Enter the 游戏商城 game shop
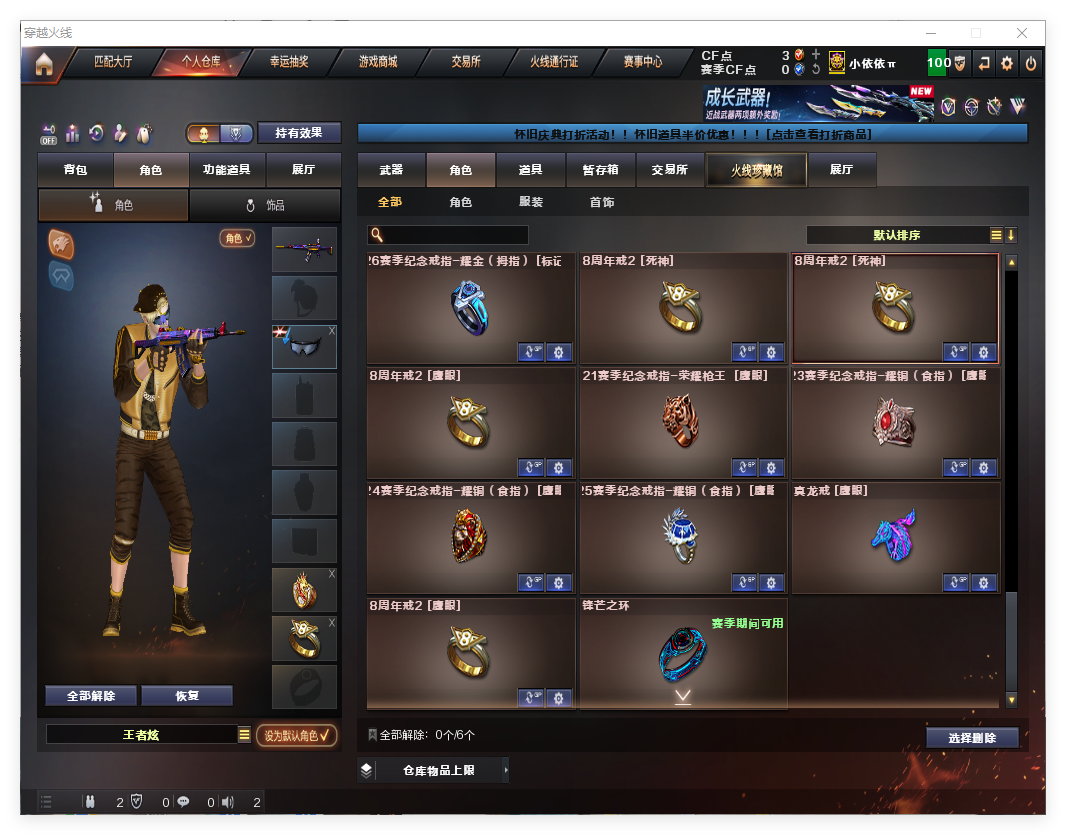Viewport: 1066px width, 835px height. click(x=377, y=62)
